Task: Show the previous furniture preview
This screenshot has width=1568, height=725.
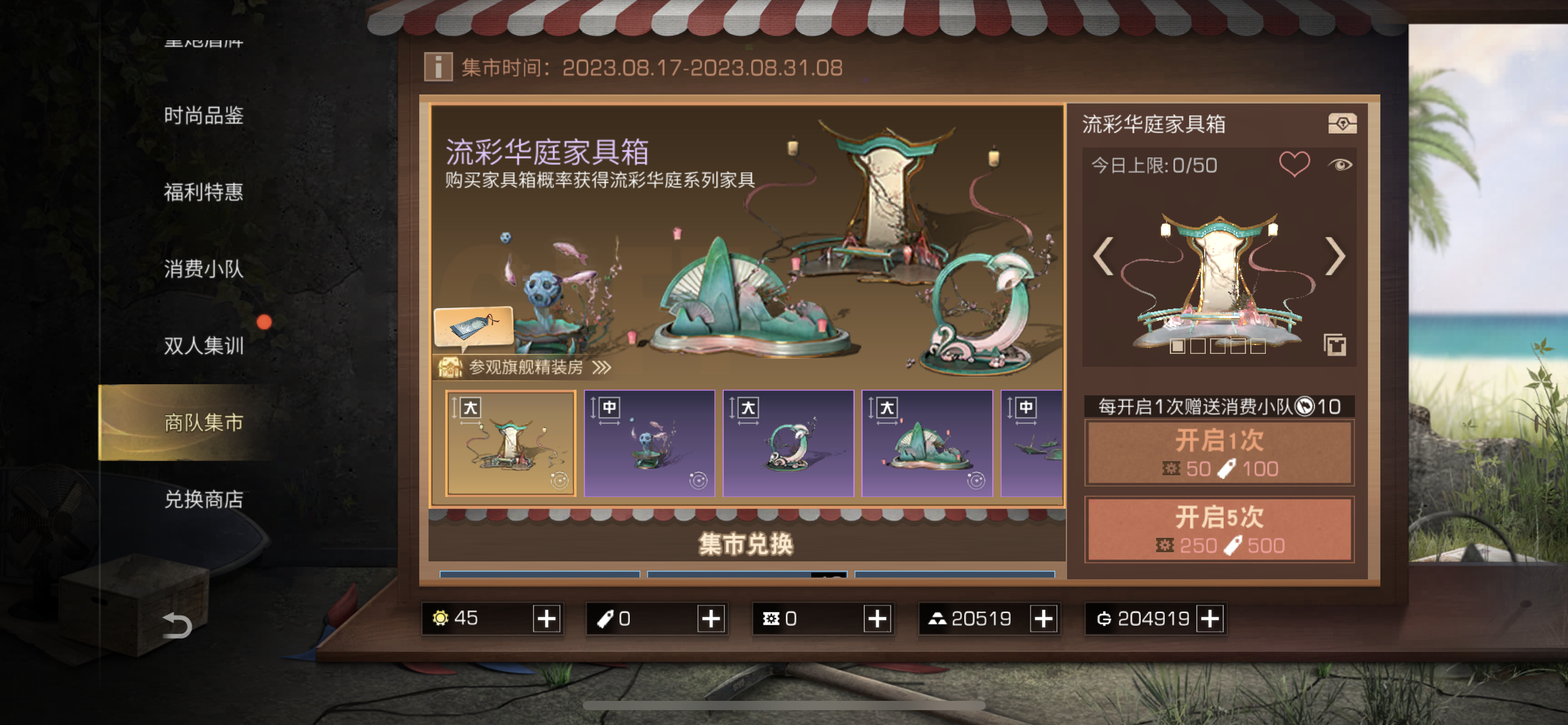Action: pyautogui.click(x=1103, y=256)
